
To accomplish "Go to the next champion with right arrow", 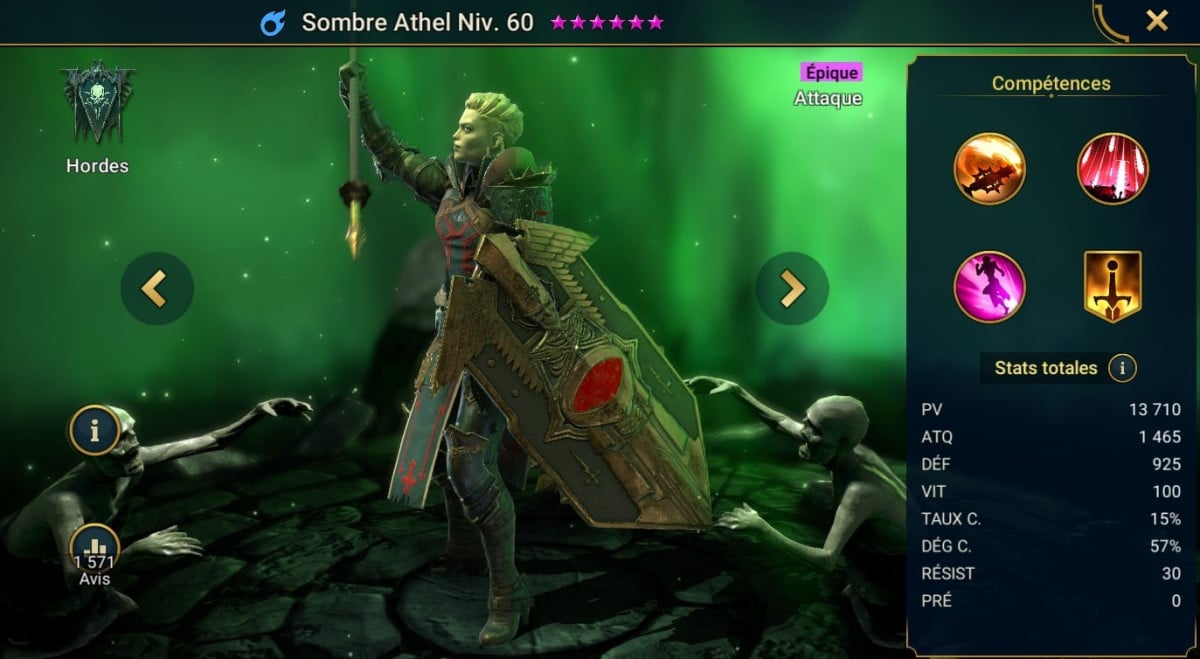I will pyautogui.click(x=792, y=288).
